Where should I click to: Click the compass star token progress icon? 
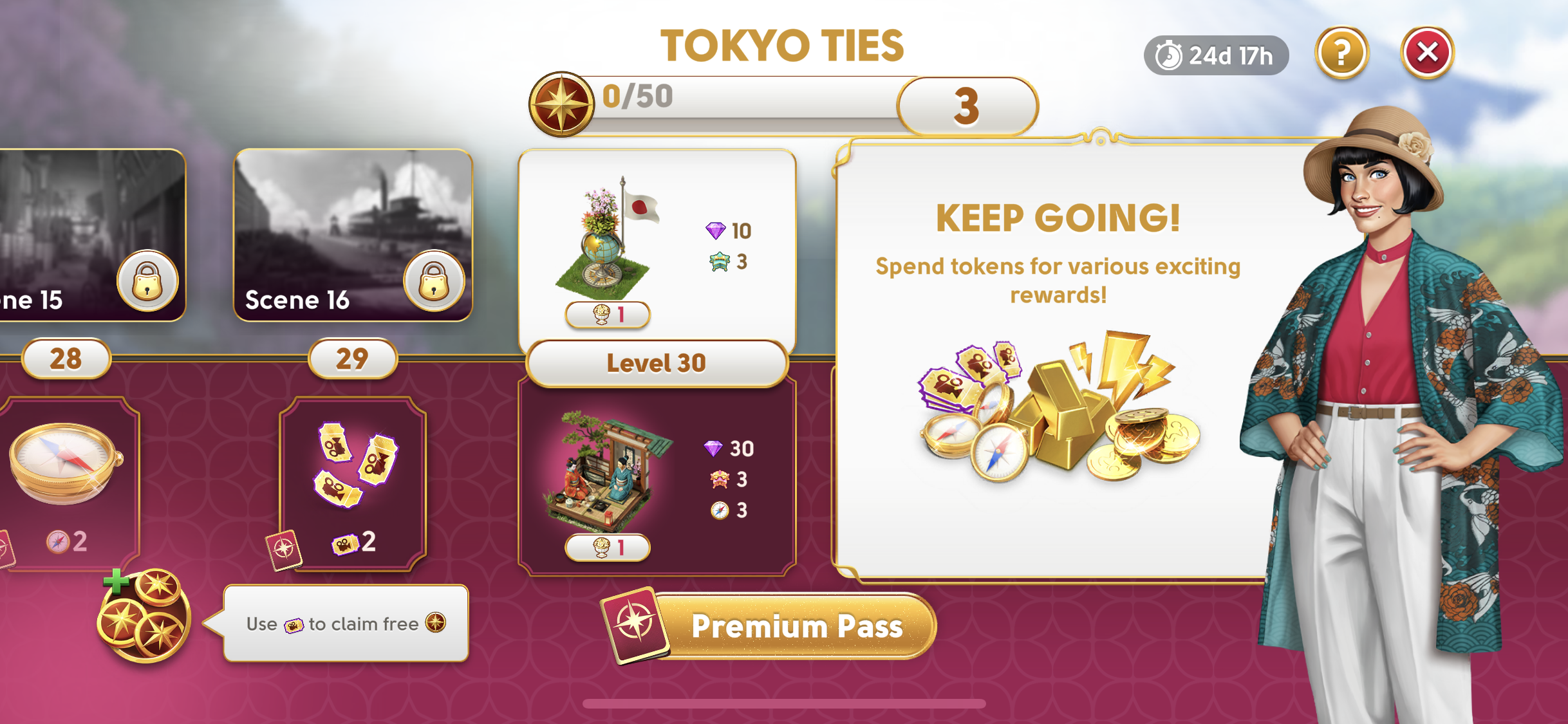pos(561,104)
